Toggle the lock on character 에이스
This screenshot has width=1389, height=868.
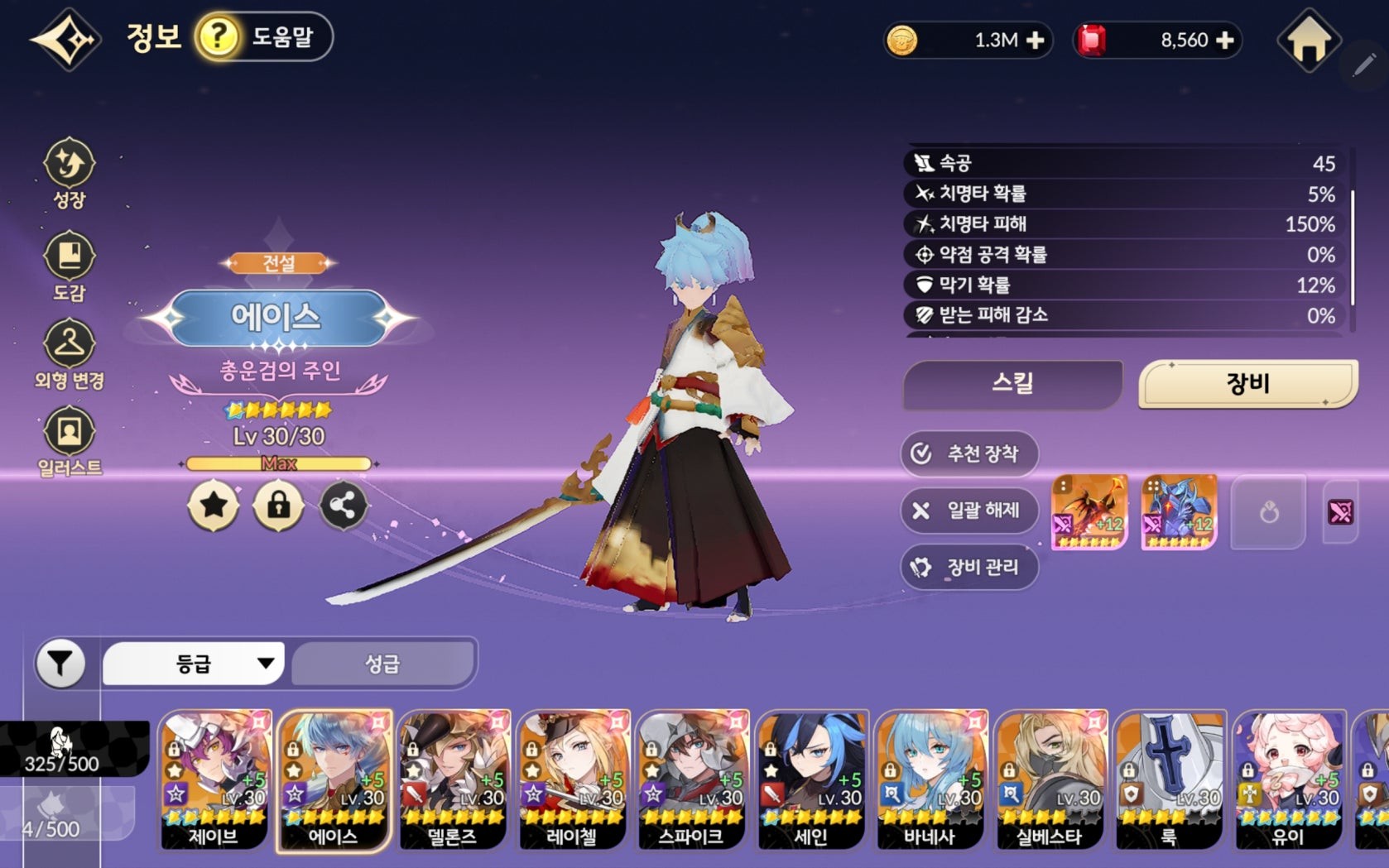pyautogui.click(x=277, y=506)
